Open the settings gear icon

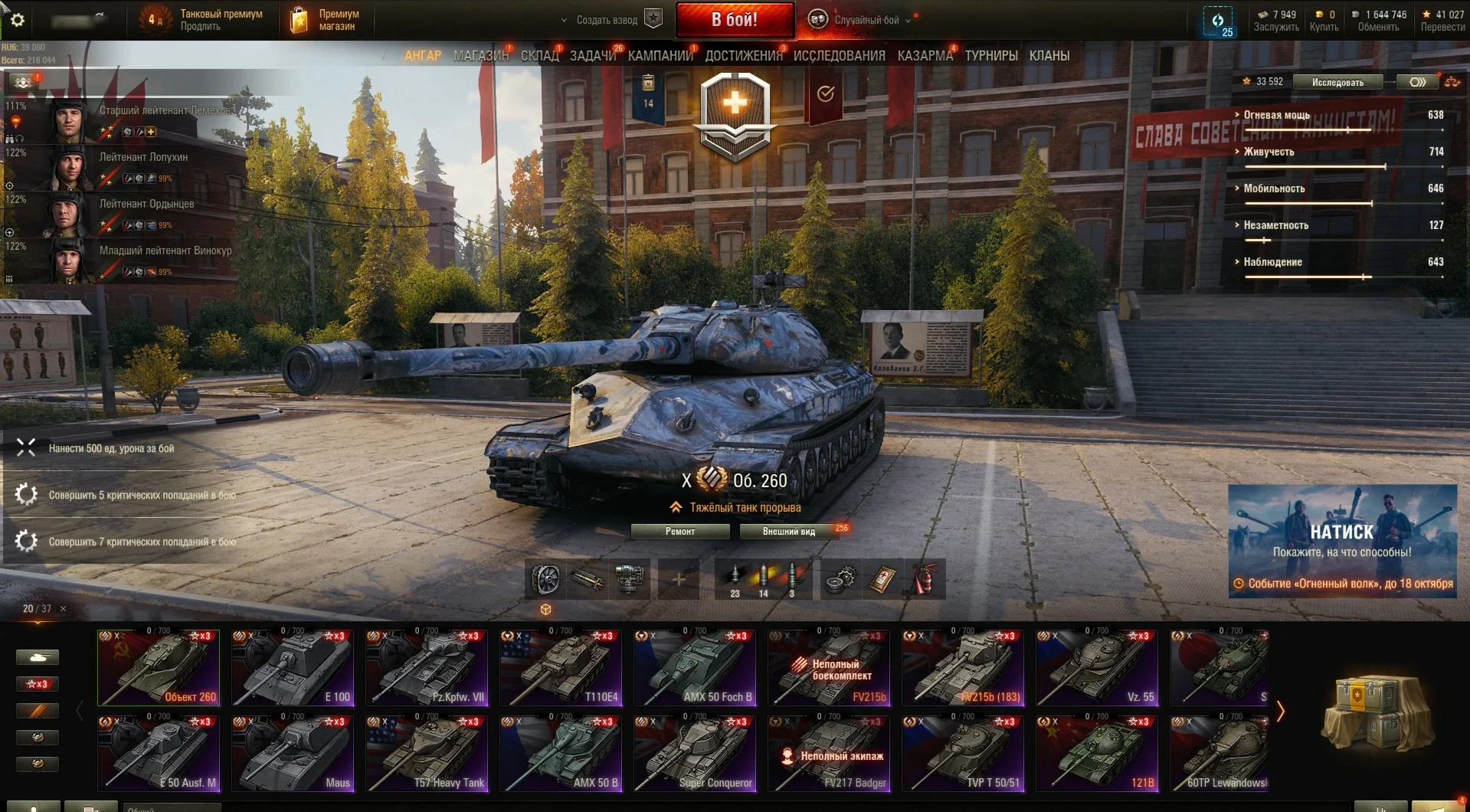[x=17, y=21]
